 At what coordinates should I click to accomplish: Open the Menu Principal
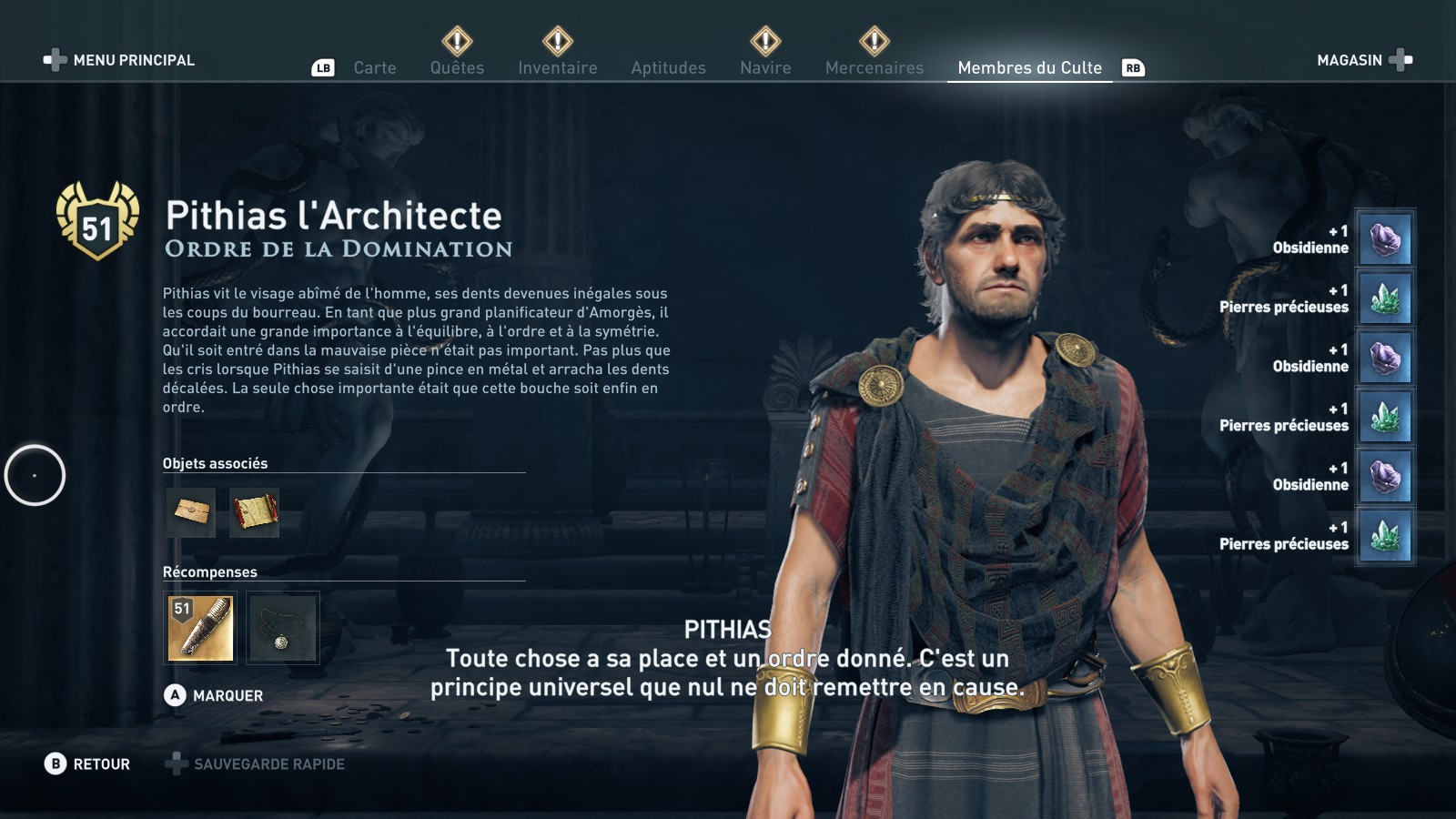(x=120, y=60)
